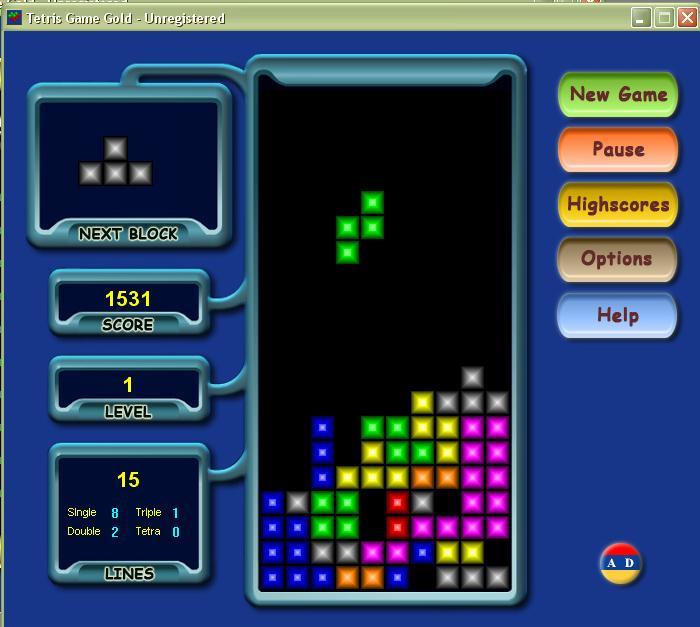
Task: Pause the Tetris game
Action: click(x=618, y=150)
